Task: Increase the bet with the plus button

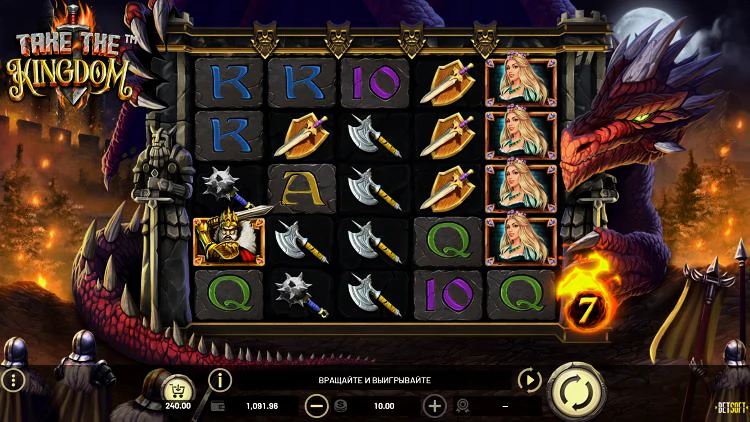Action: click(x=435, y=406)
